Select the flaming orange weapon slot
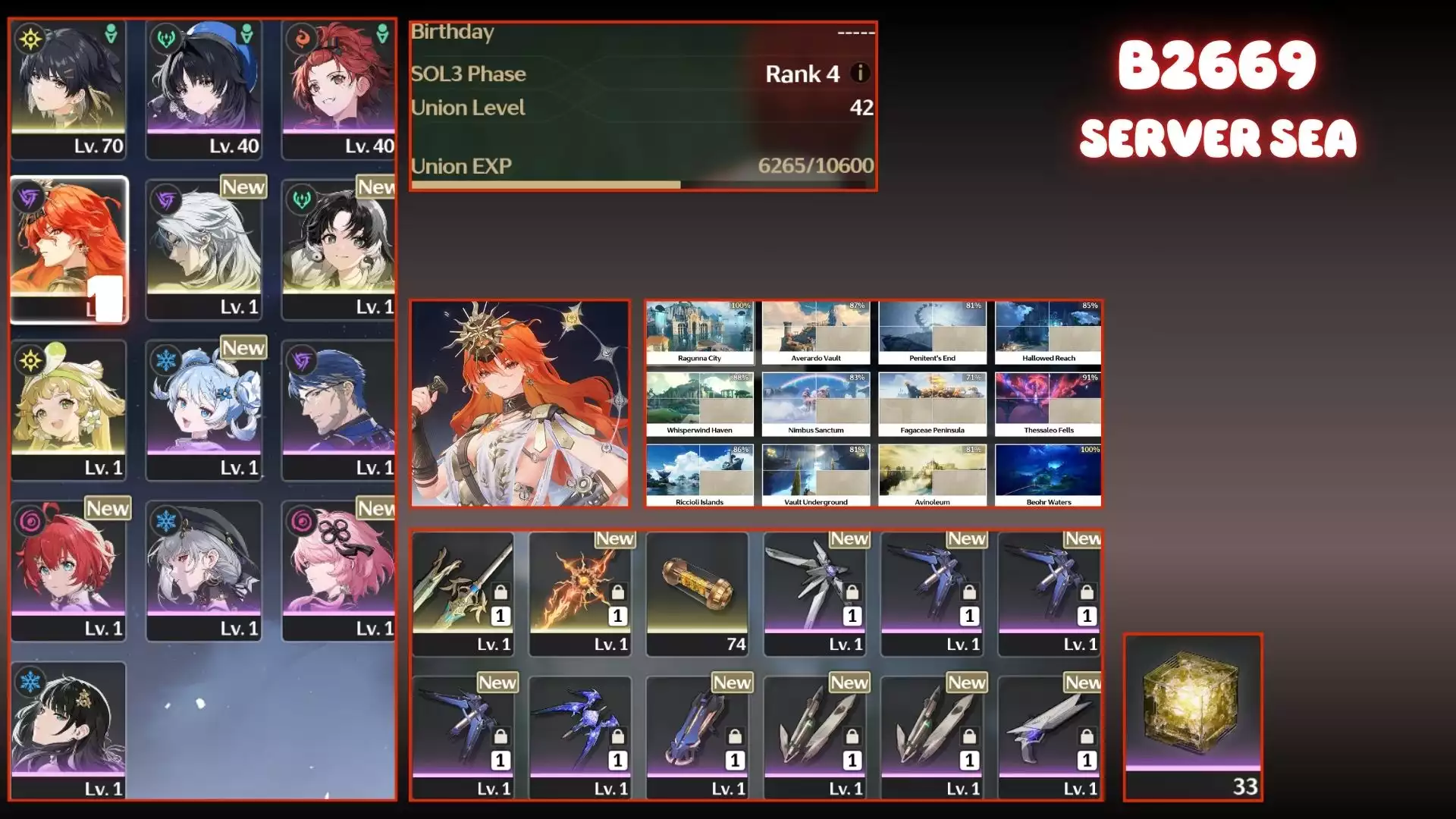 click(580, 593)
